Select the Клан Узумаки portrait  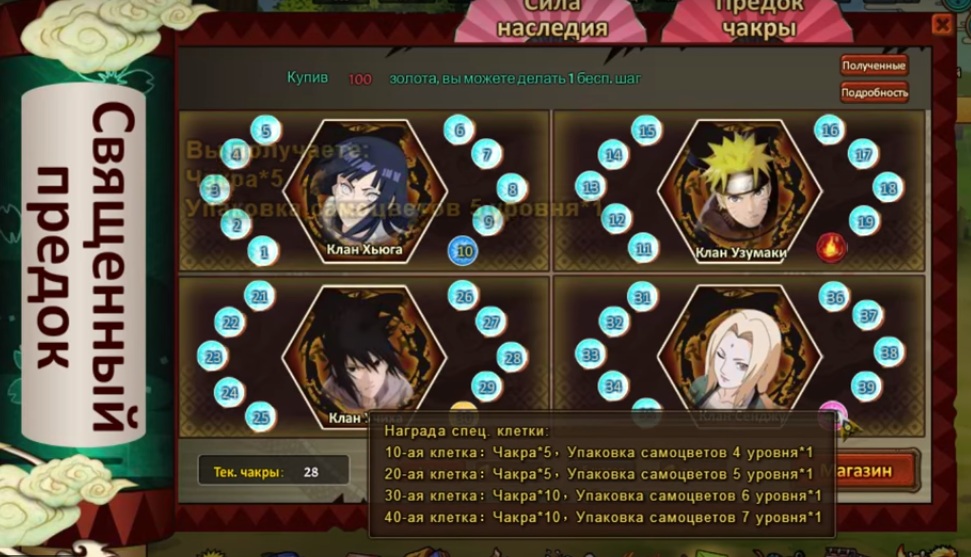(x=740, y=190)
